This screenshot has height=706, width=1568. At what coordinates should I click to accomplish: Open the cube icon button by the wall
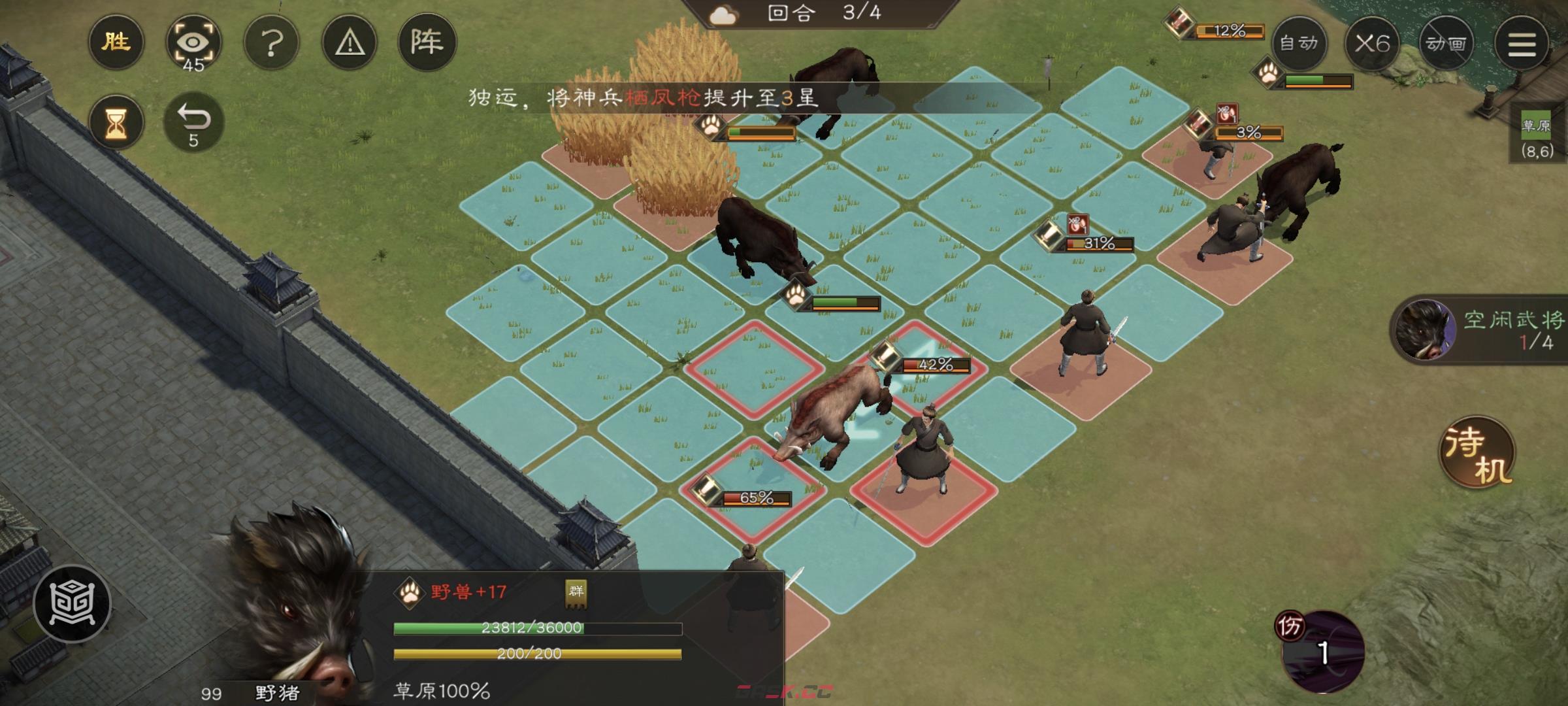click(x=73, y=603)
